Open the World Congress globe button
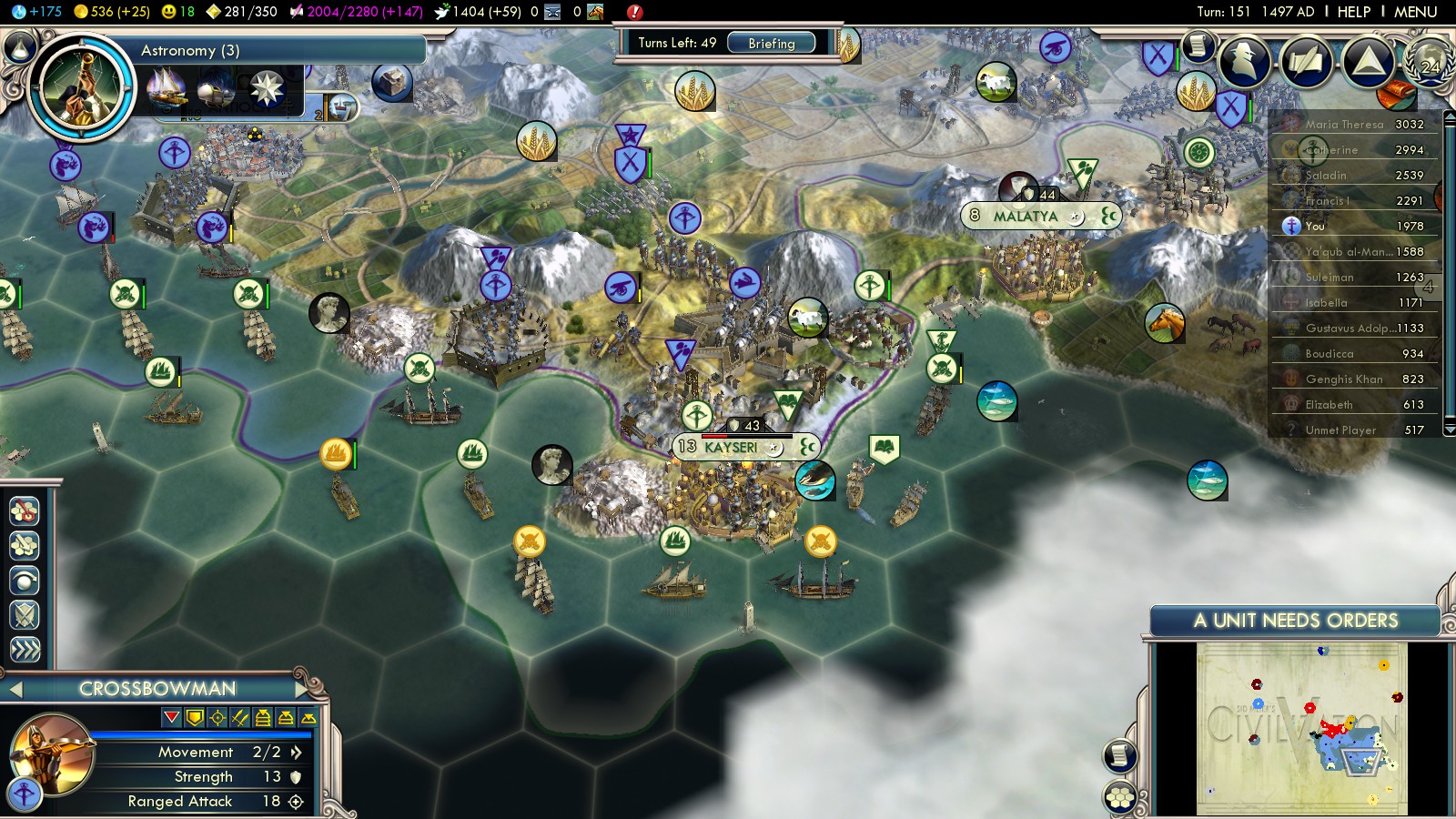 pyautogui.click(x=1429, y=60)
